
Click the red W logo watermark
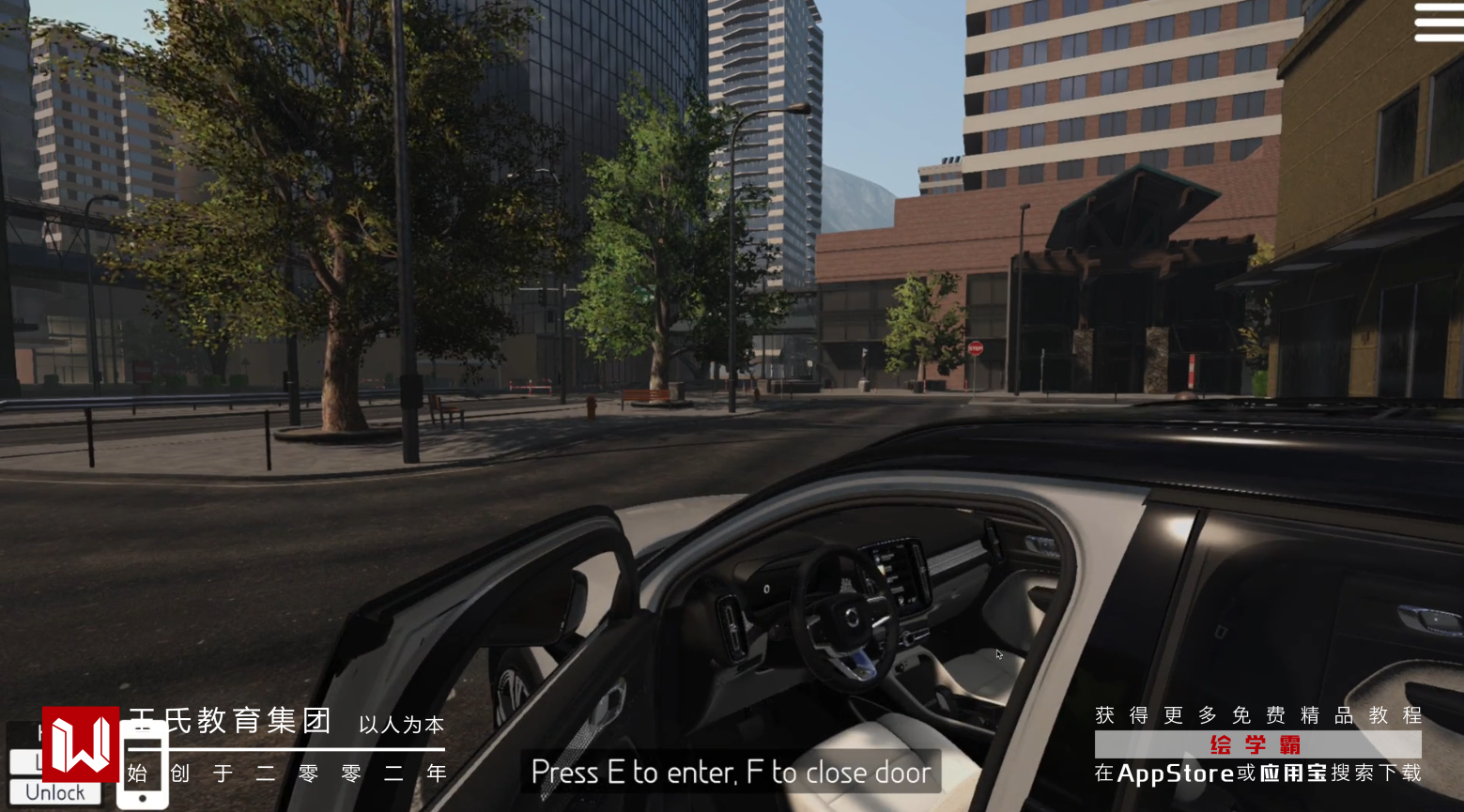[80, 744]
